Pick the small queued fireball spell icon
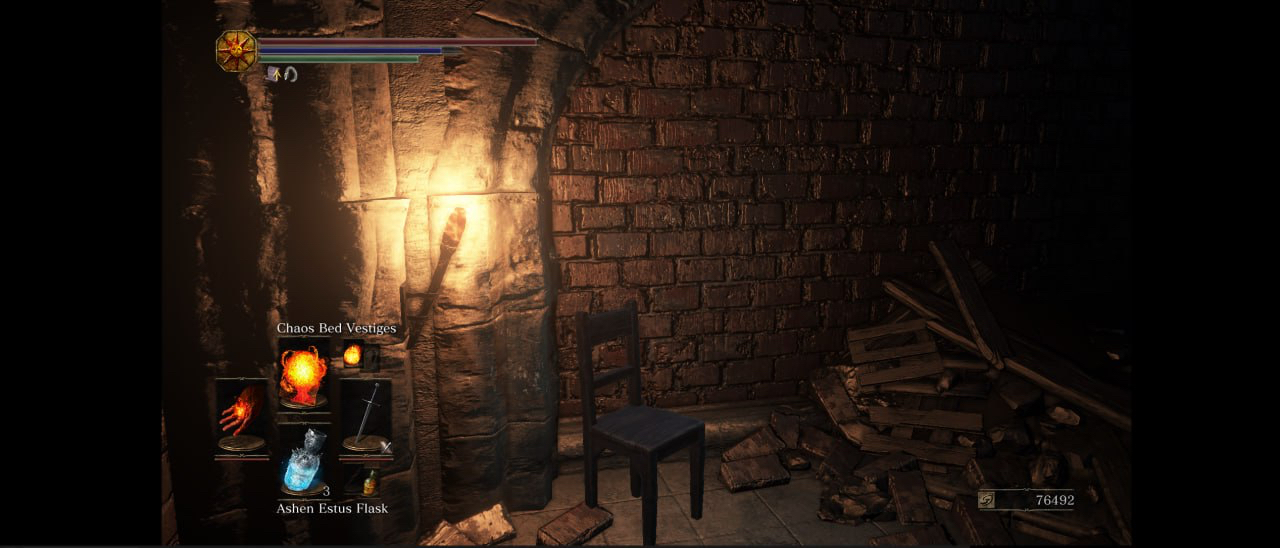The height and width of the screenshot is (548, 1280). 352,354
